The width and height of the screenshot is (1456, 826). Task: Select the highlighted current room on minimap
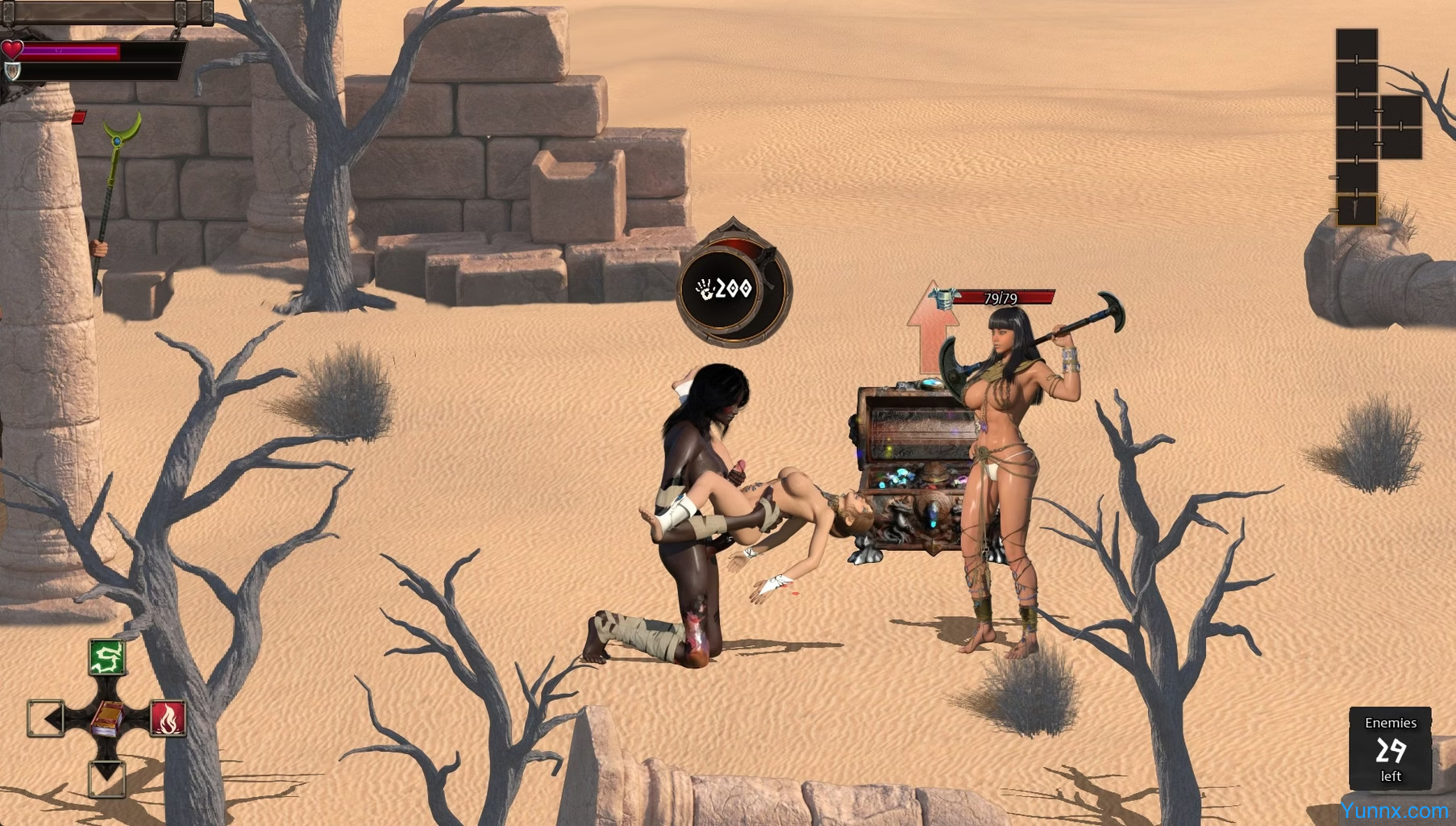(x=1357, y=211)
